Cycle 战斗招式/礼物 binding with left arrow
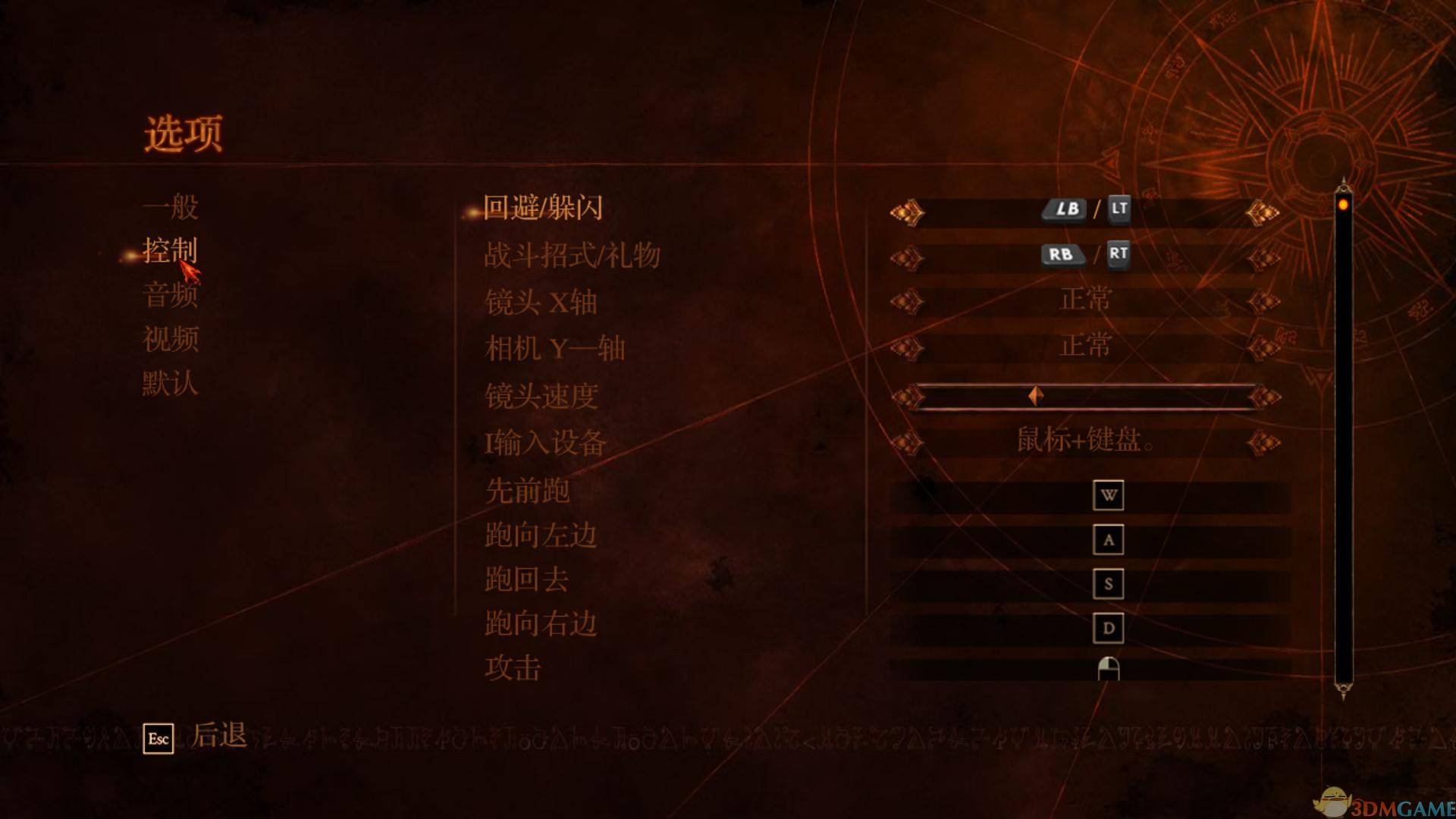Image resolution: width=1456 pixels, height=819 pixels. (x=907, y=256)
